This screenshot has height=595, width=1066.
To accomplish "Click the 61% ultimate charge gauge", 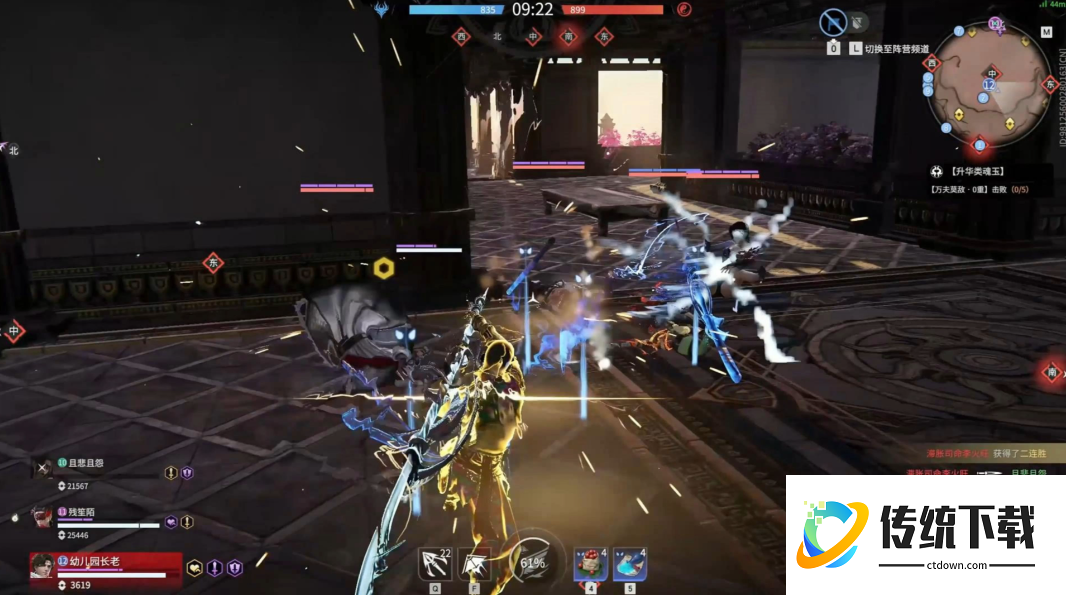I will [531, 563].
